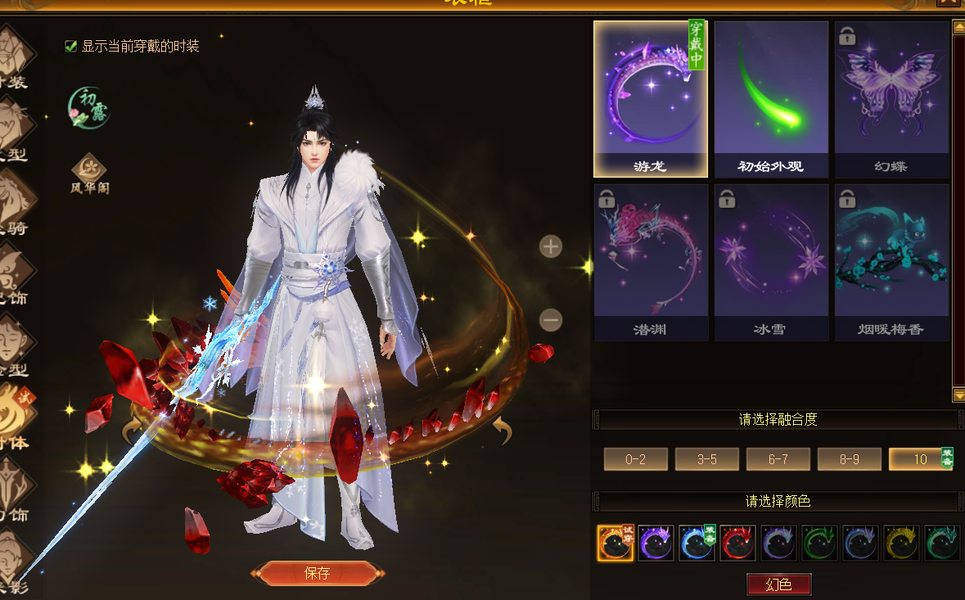Zoom out with the minus button

coord(551,320)
